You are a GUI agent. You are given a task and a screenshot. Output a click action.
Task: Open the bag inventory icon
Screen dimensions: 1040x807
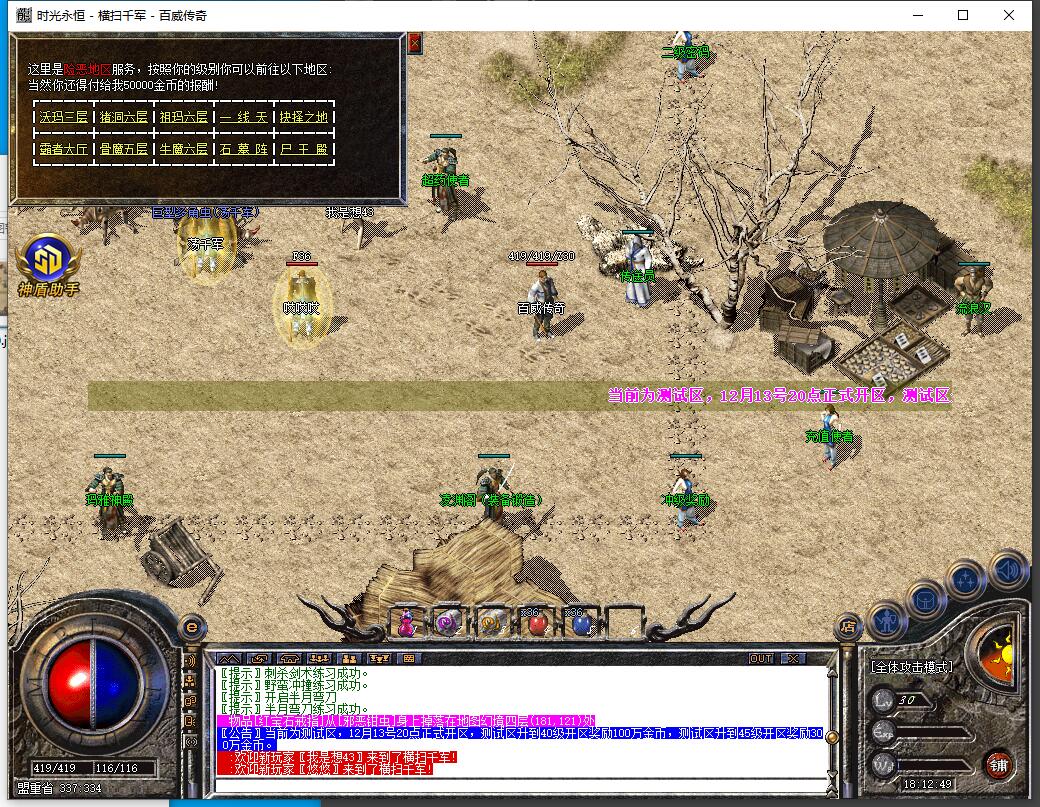pos(925,601)
